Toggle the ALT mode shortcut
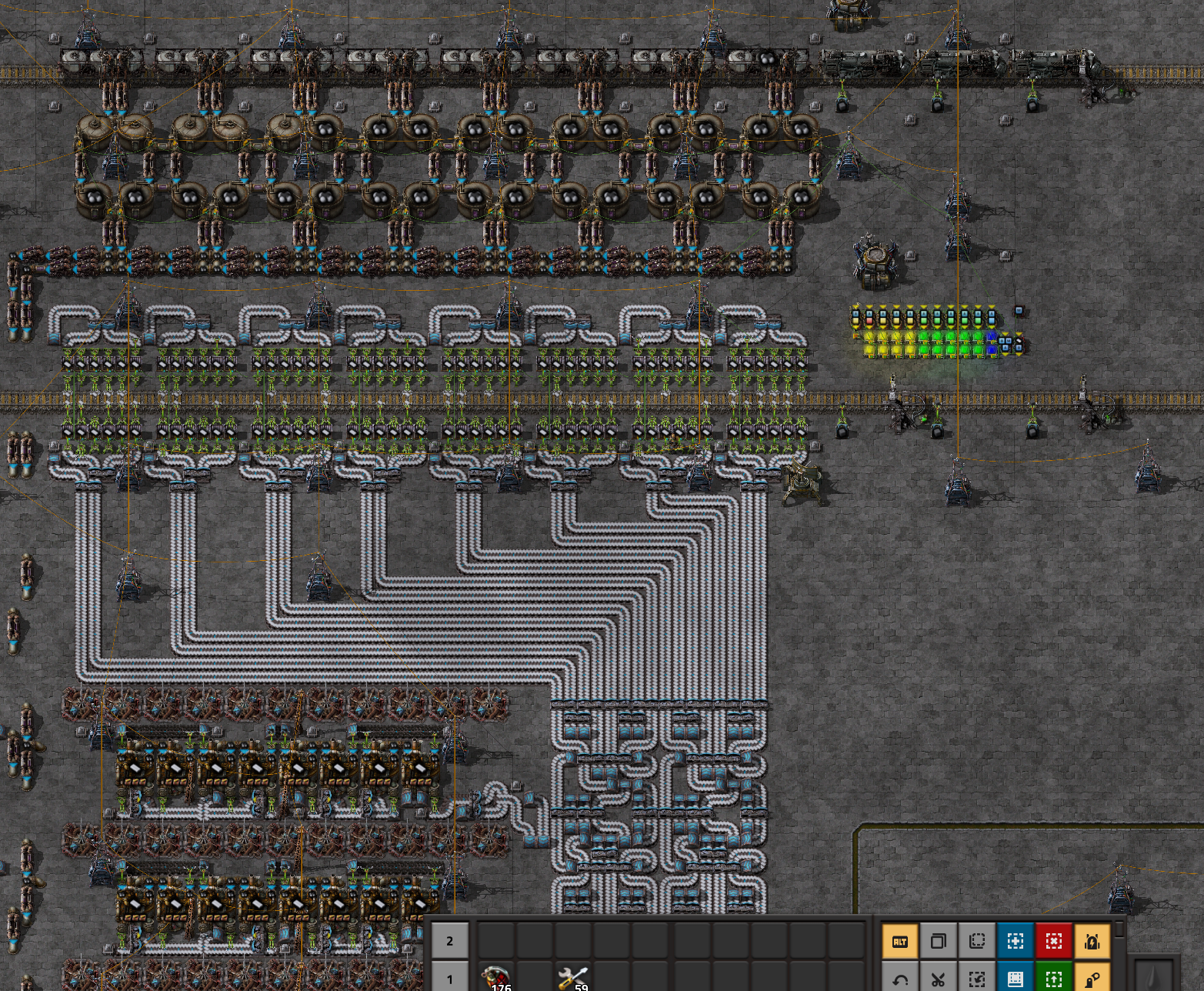The width and height of the screenshot is (1204, 991). coord(899,941)
